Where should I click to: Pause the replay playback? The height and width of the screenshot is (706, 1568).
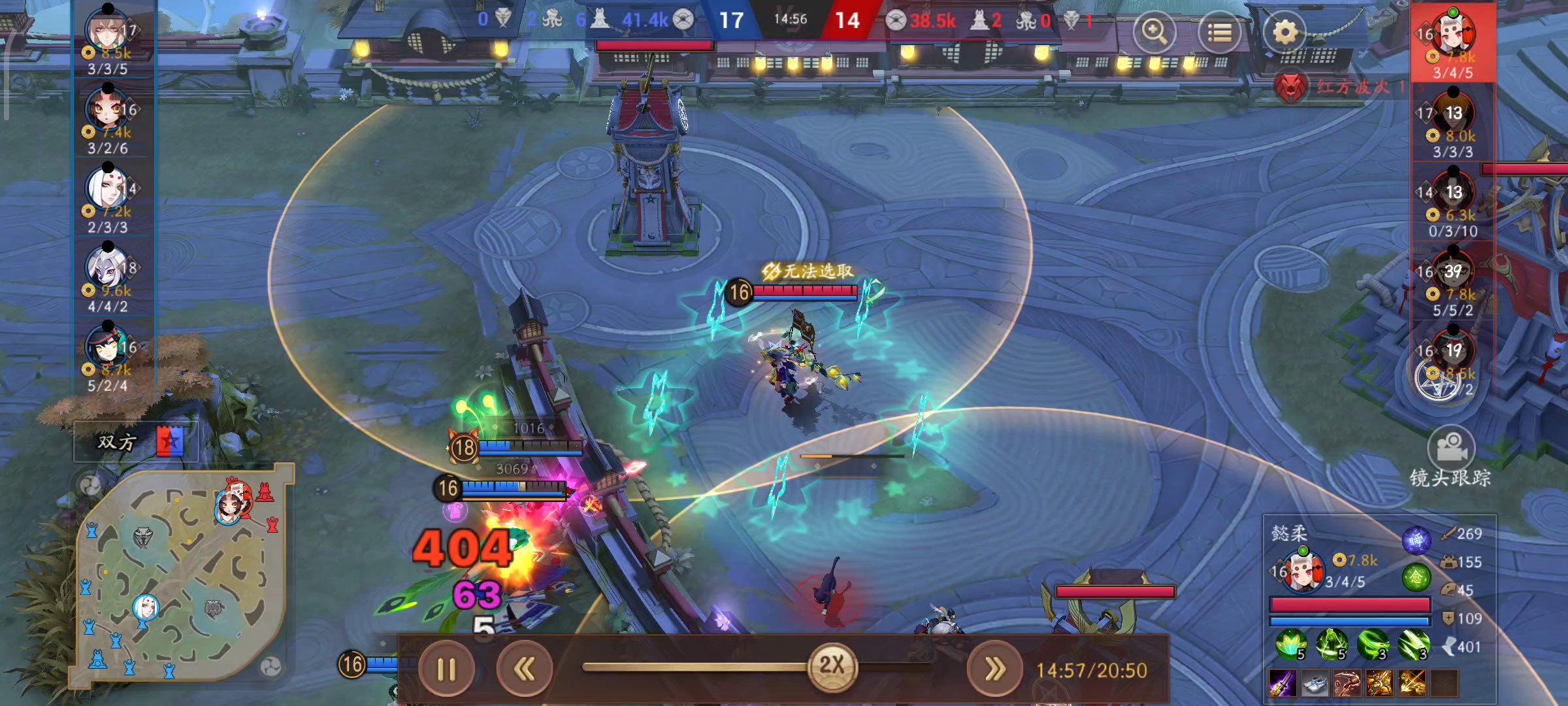(446, 669)
